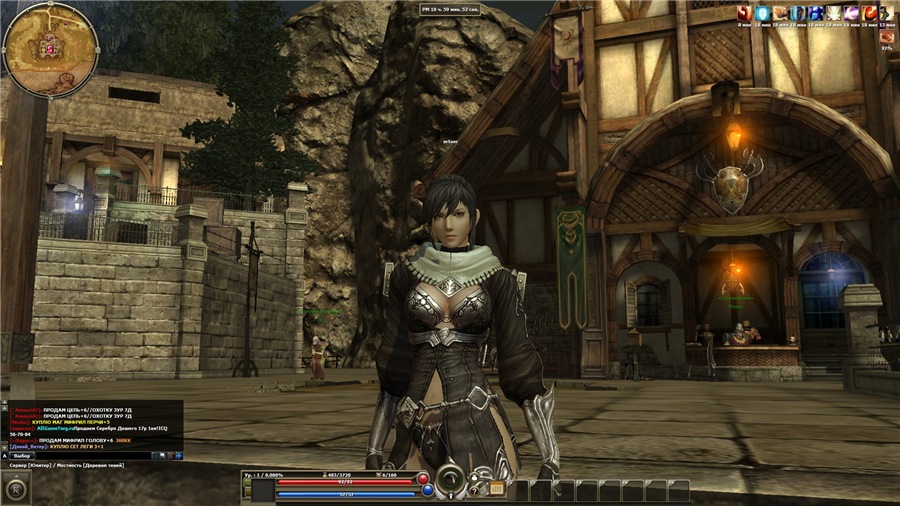The image size is (900, 506).
Task: Click the purple beam buff icon
Action: click(852, 13)
